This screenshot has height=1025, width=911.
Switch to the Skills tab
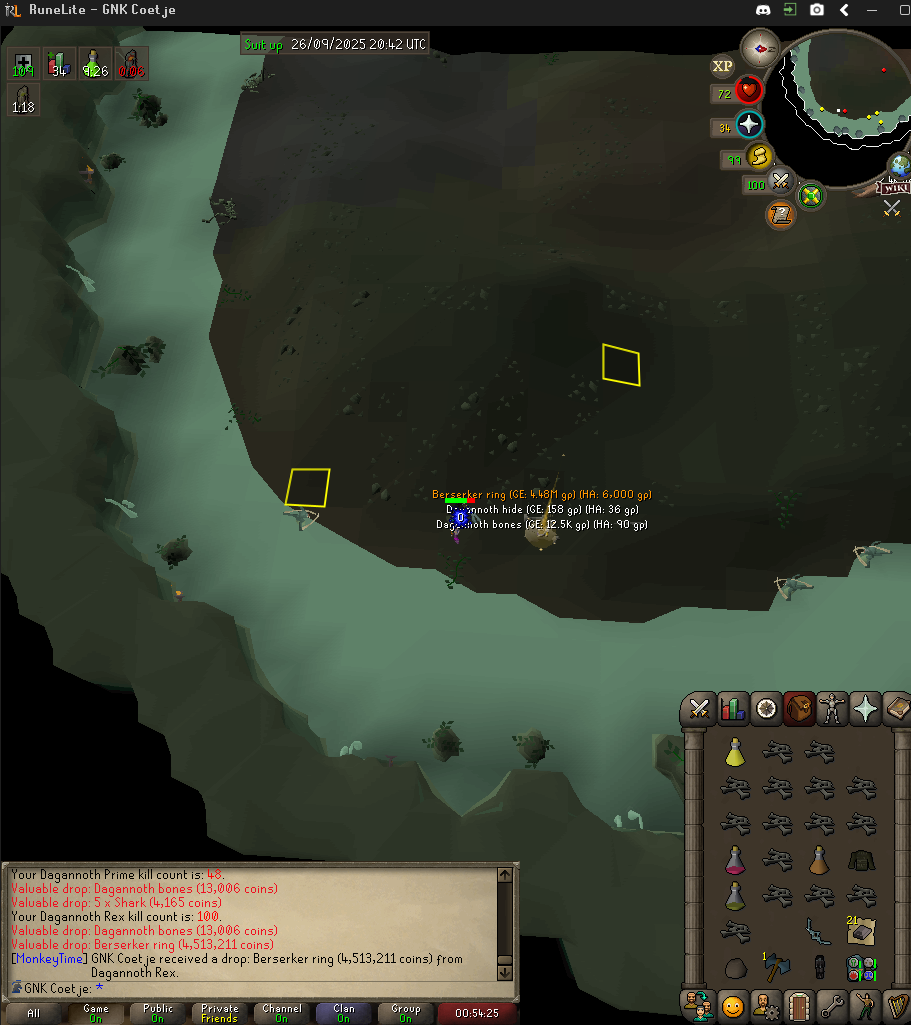(x=733, y=709)
